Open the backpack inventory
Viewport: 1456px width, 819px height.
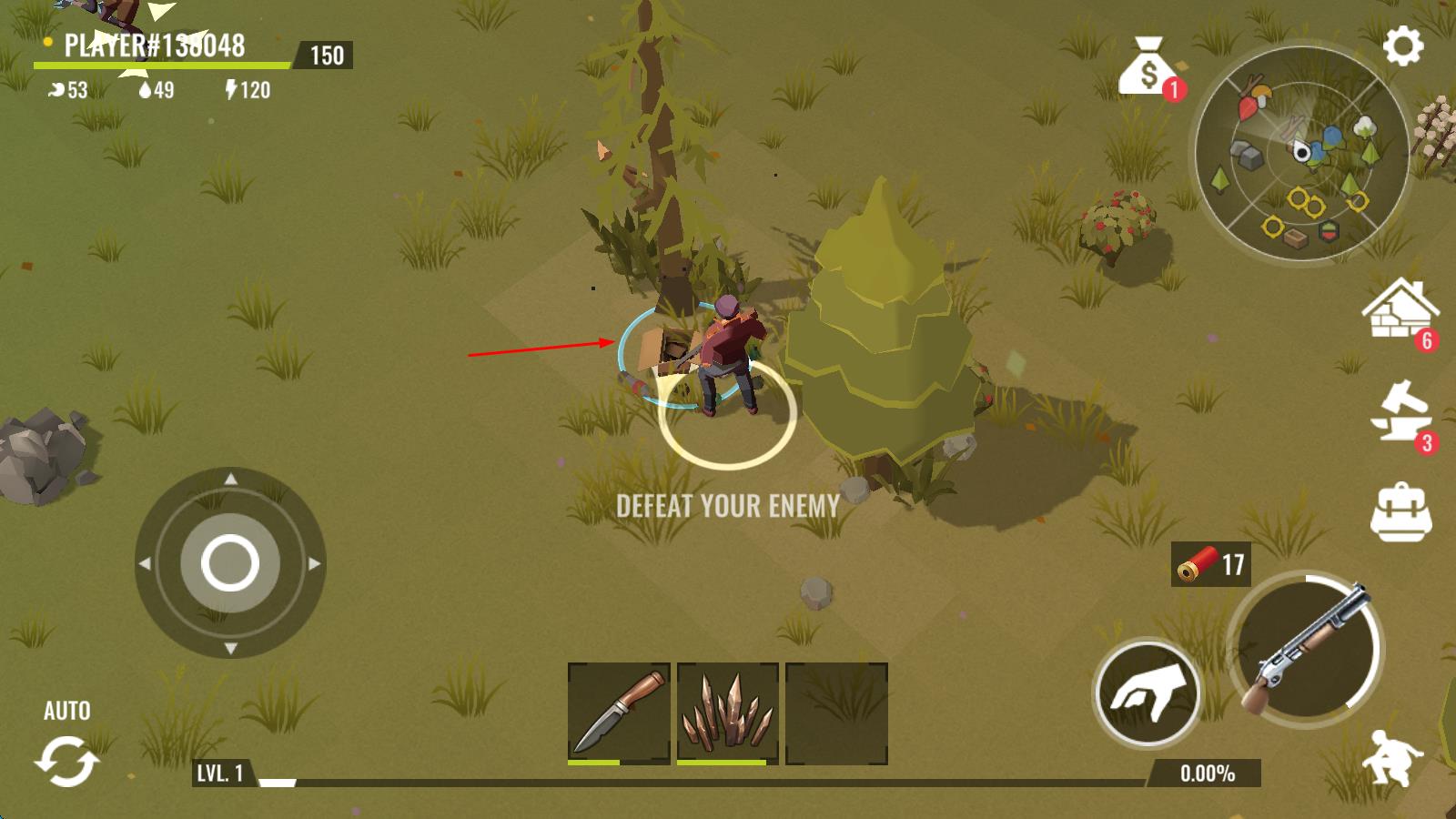(x=1400, y=511)
